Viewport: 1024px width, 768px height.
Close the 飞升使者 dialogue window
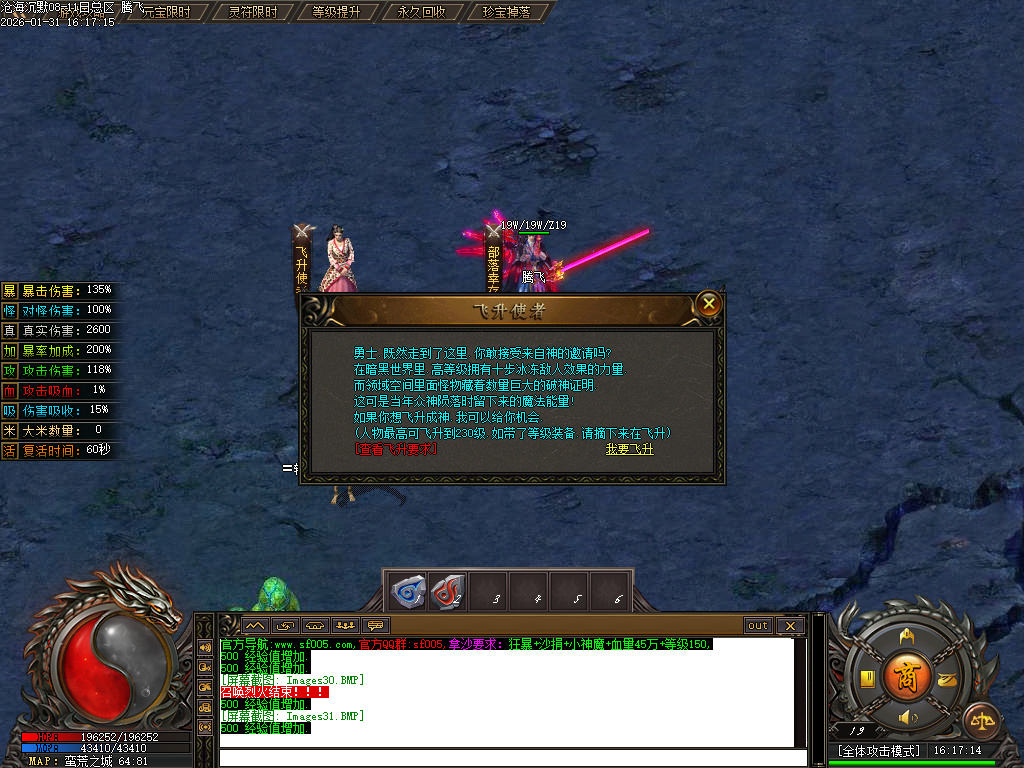pyautogui.click(x=708, y=304)
